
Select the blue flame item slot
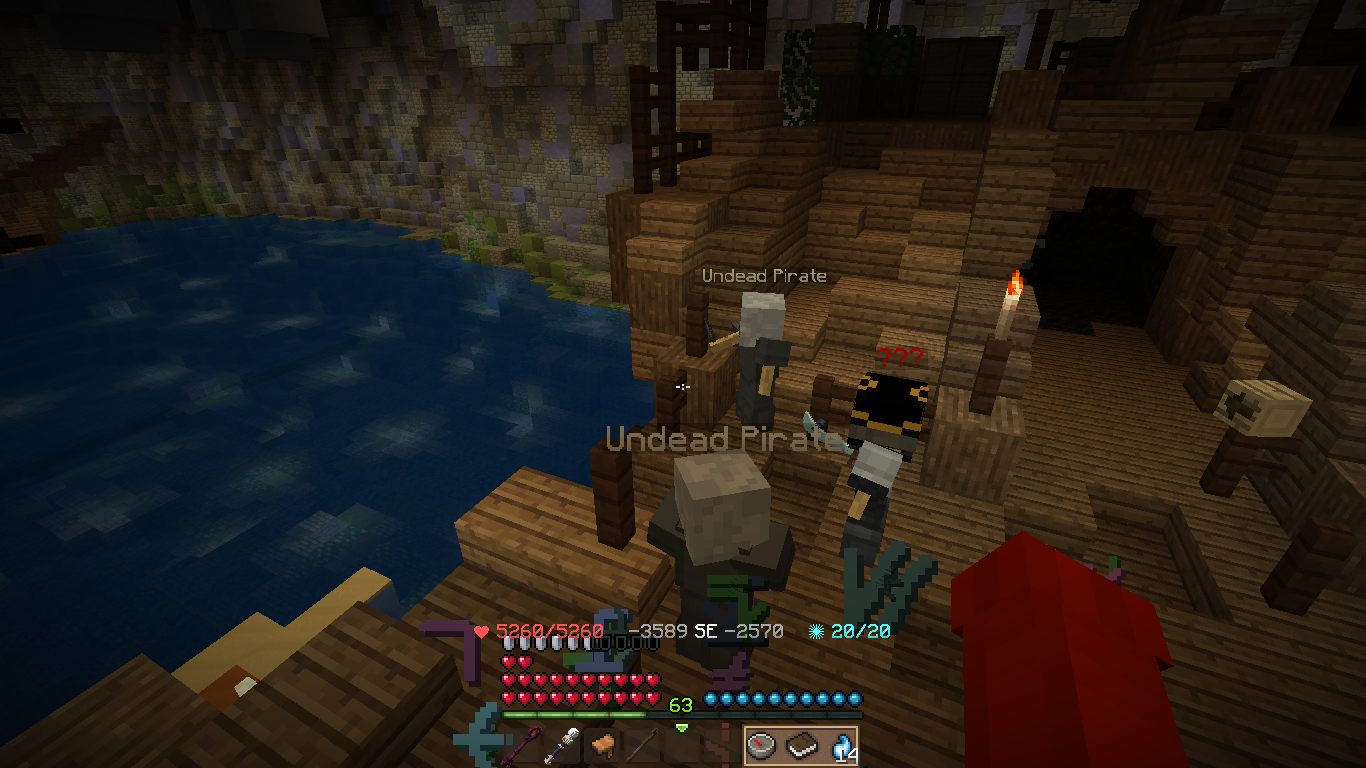[x=838, y=745]
